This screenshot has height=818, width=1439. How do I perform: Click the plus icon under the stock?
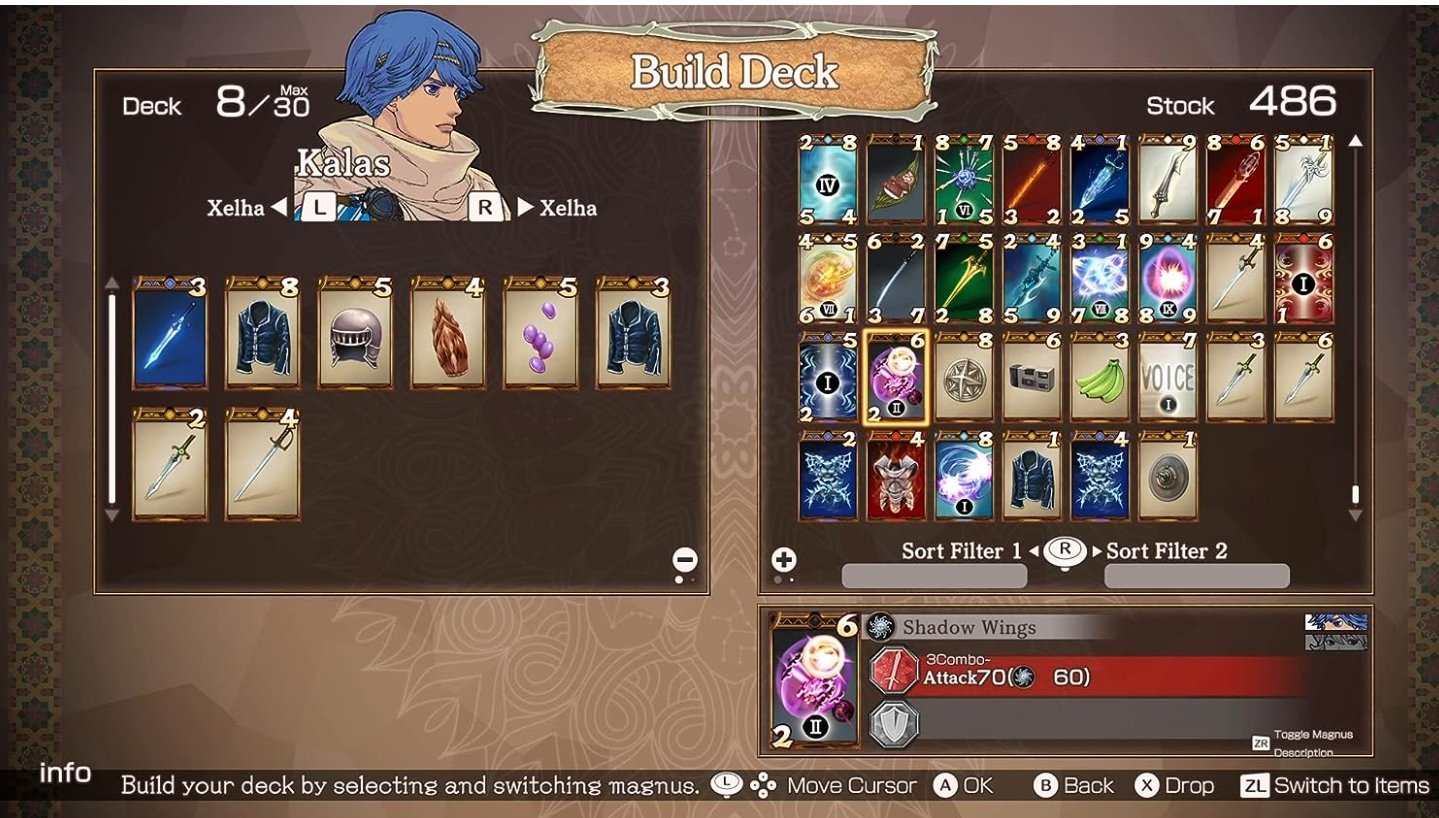(784, 560)
